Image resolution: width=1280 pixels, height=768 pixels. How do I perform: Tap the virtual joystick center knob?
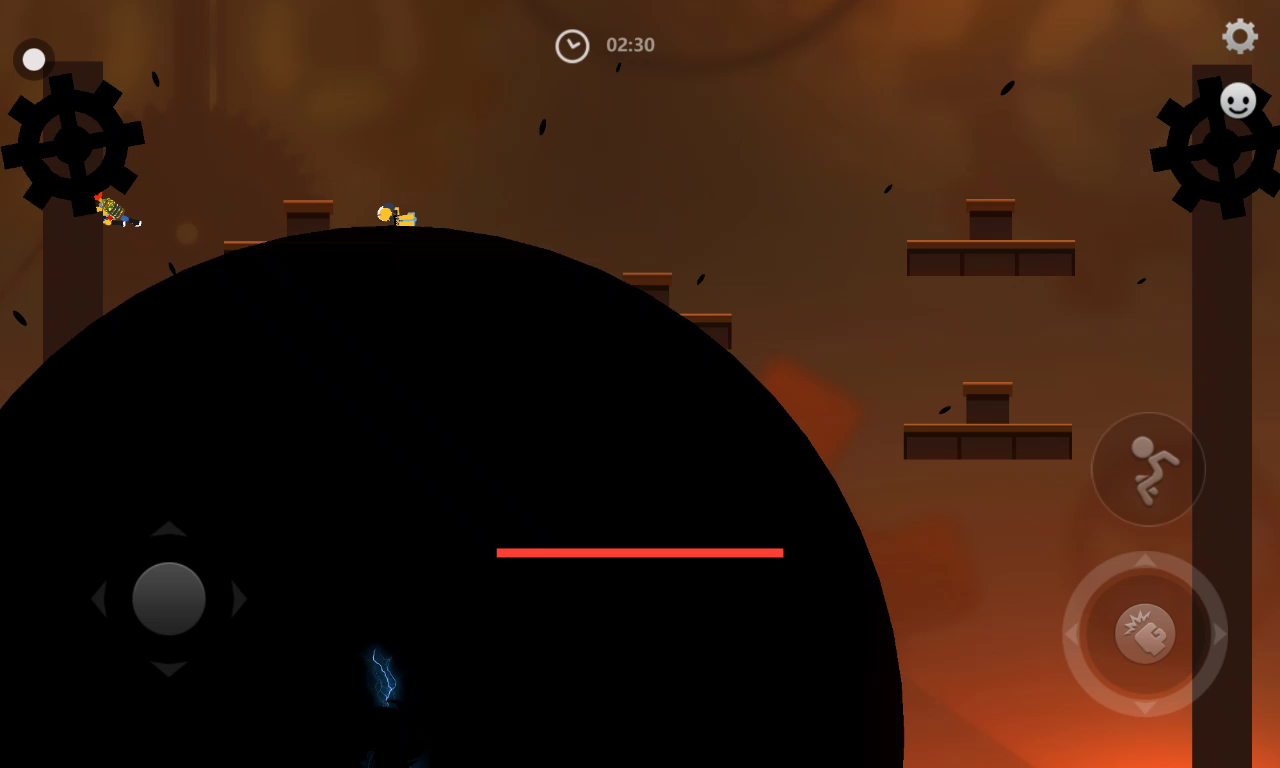pos(169,599)
